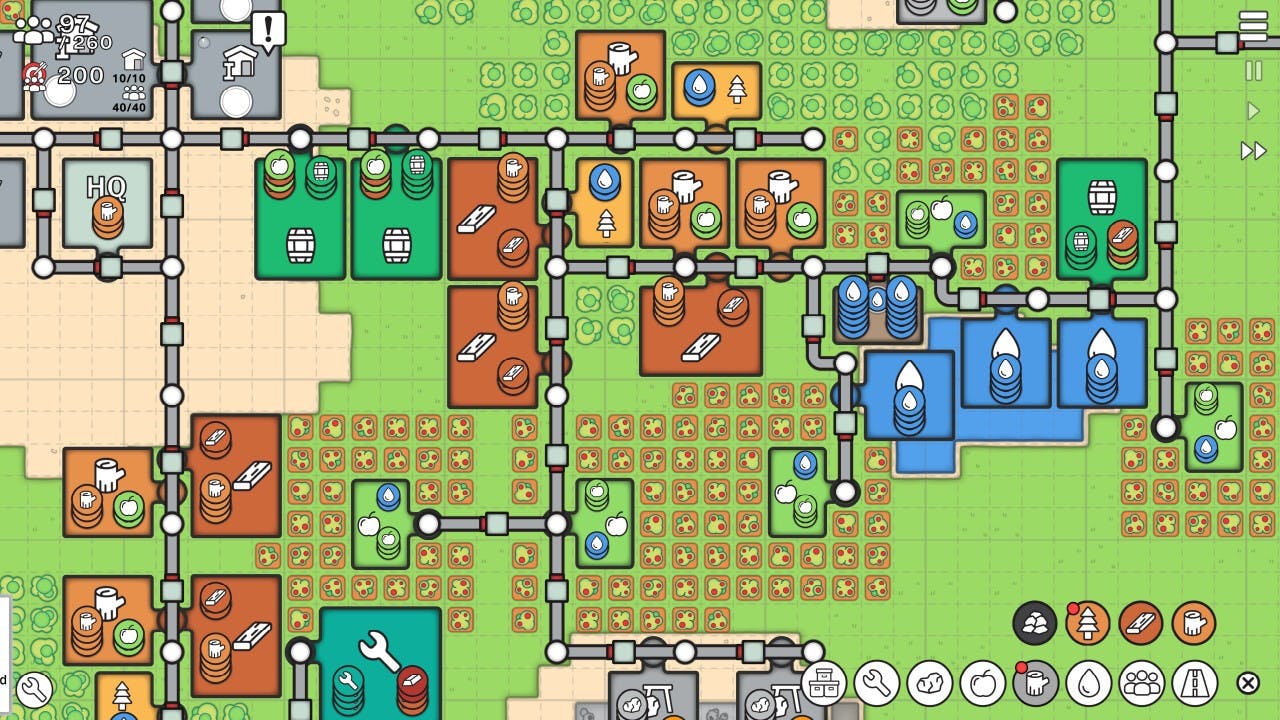Image resolution: width=1280 pixels, height=720 pixels.
Task: Open the hamburger menu
Action: coord(1253,25)
